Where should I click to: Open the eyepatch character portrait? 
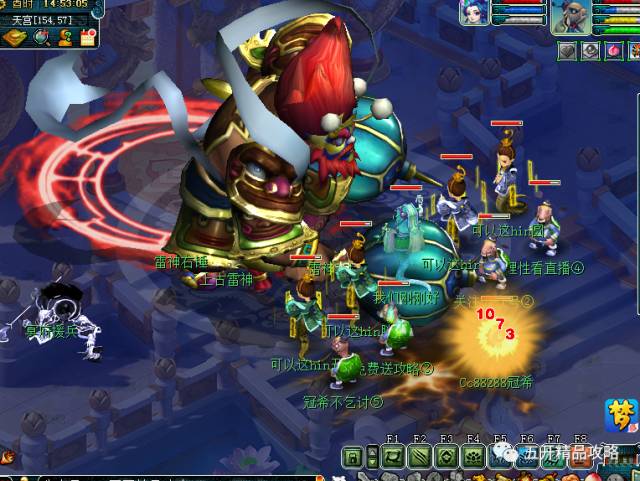[x=569, y=16]
